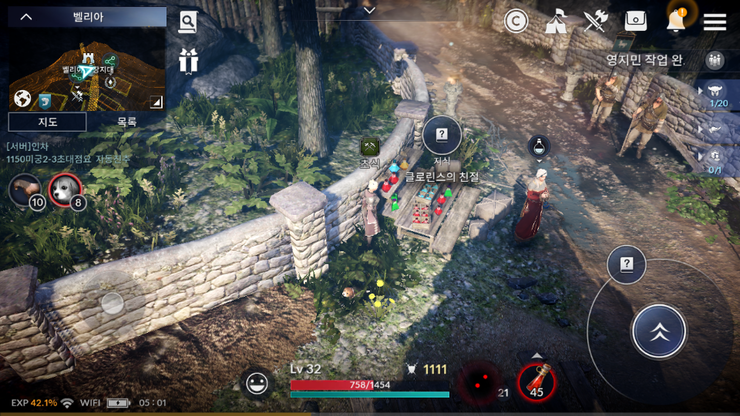Summon the Black Spirit red-eyed icon

tap(479, 382)
